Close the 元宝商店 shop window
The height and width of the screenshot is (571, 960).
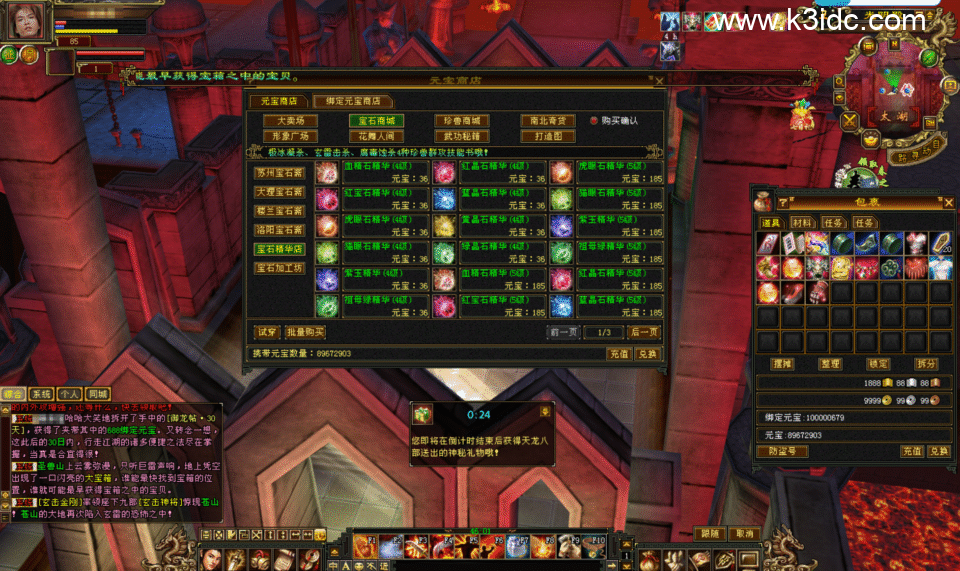click(x=658, y=81)
